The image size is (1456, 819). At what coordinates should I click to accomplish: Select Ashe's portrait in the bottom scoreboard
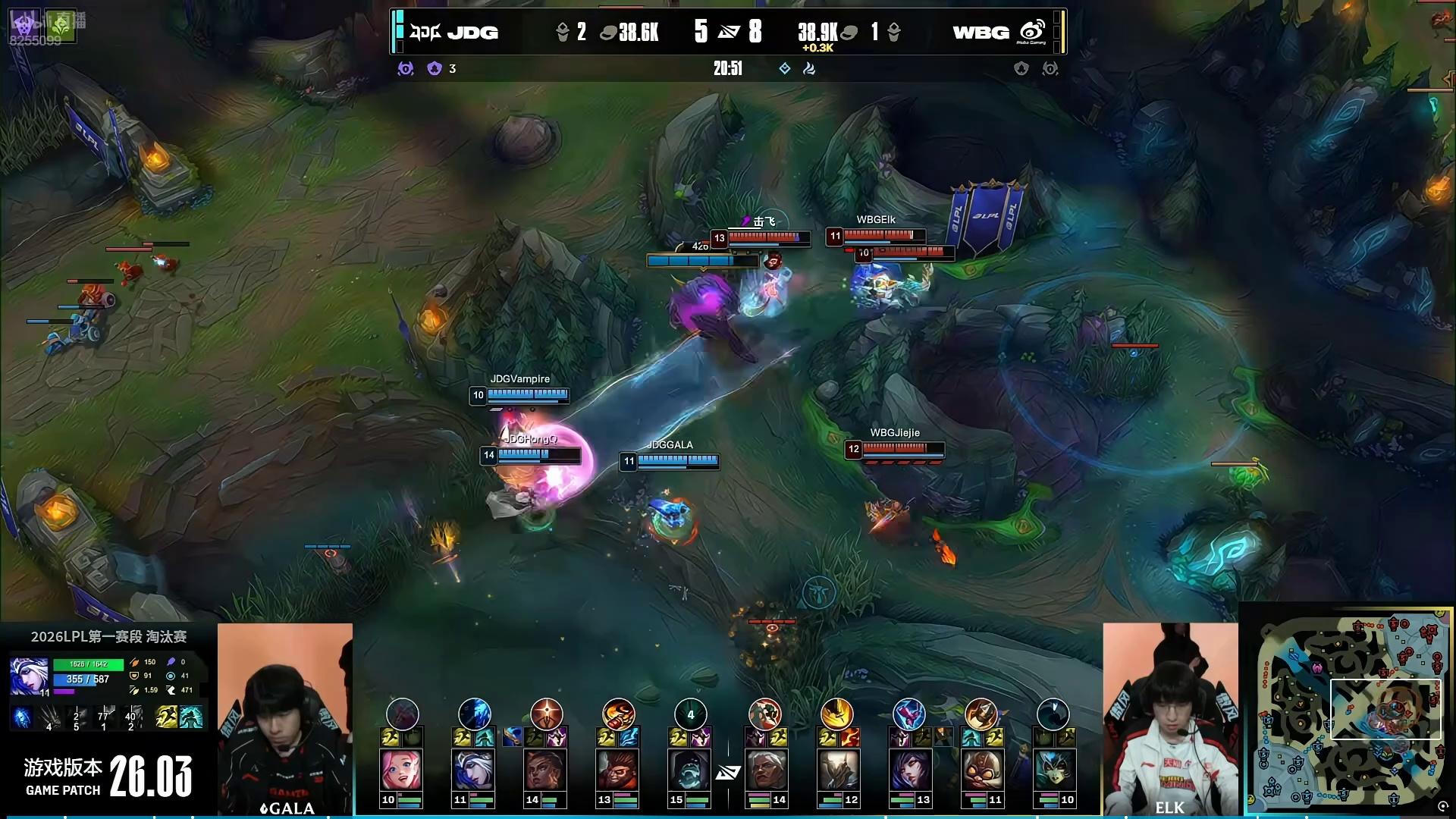[x=473, y=770]
